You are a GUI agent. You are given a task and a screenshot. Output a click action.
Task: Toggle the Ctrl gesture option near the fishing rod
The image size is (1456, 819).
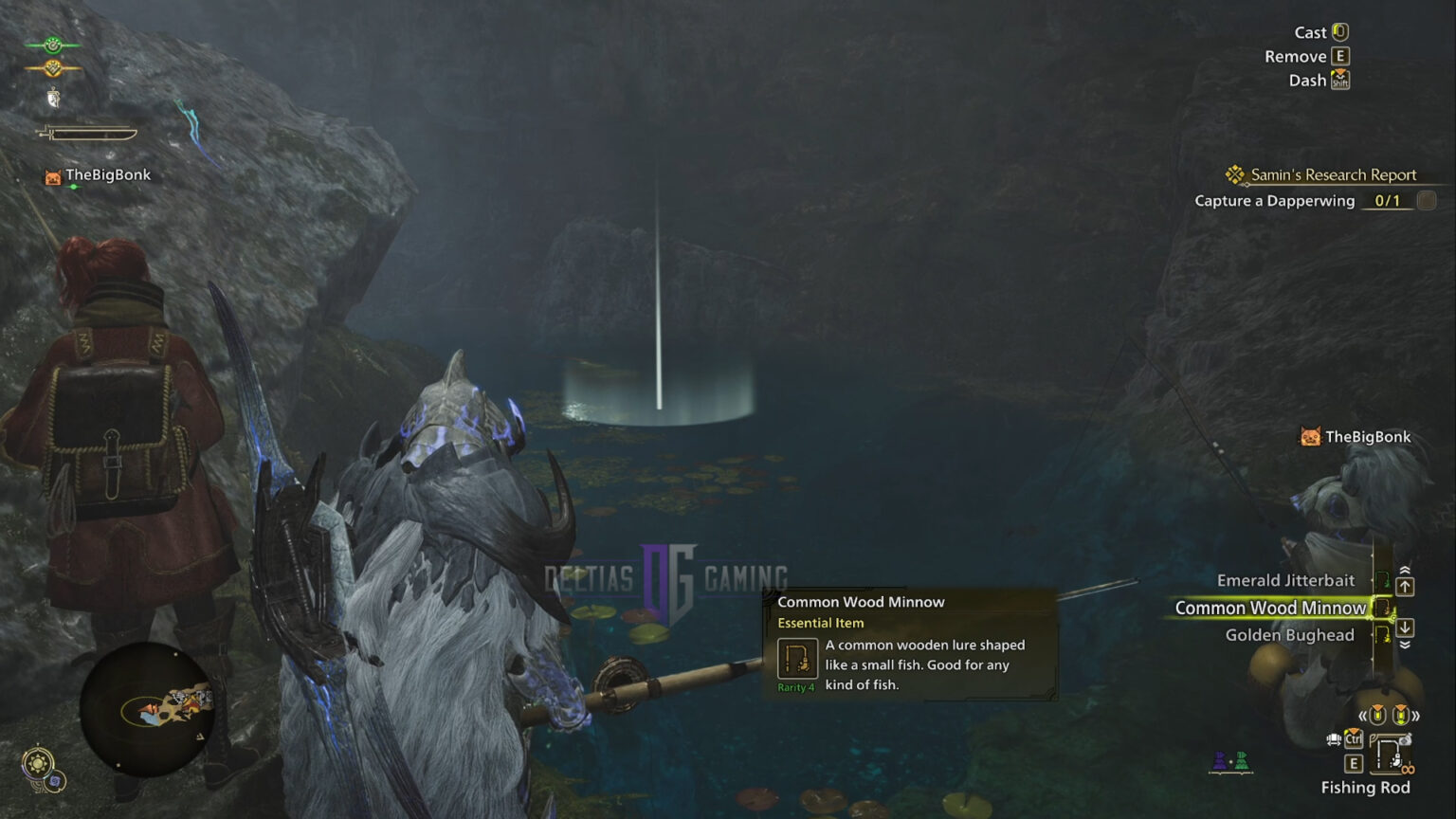[x=1354, y=739]
